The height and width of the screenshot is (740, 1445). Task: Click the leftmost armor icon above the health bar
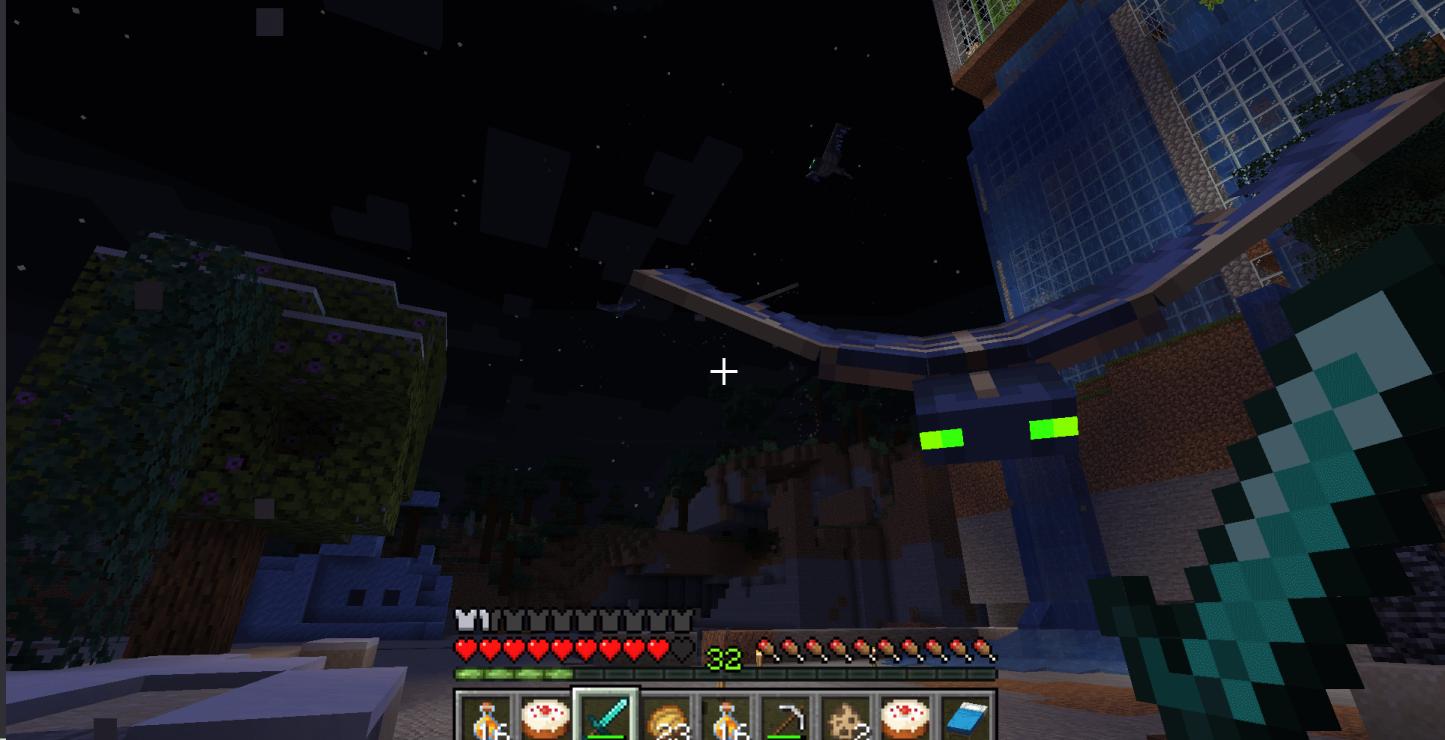pyautogui.click(x=463, y=619)
